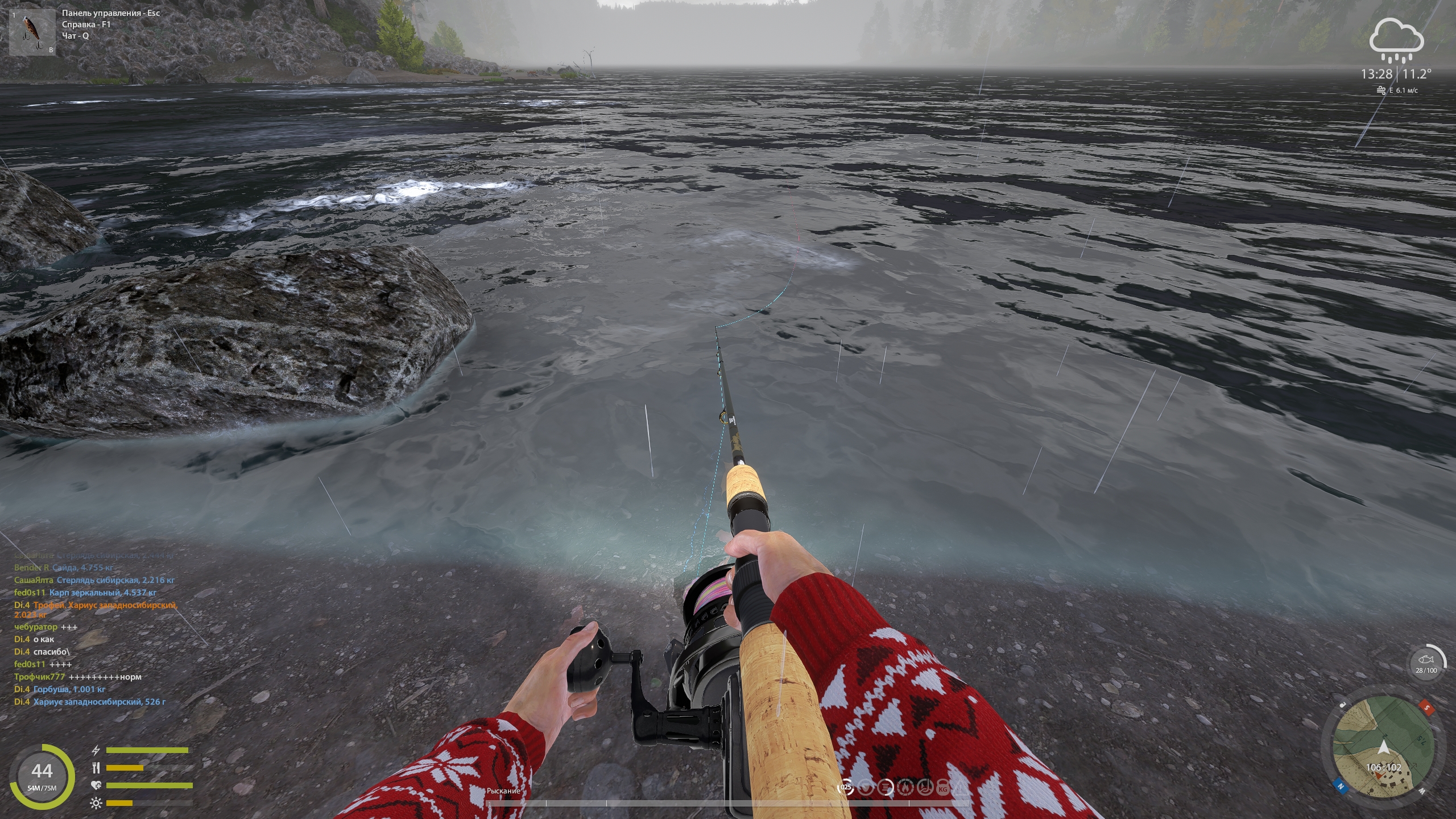Image resolution: width=1456 pixels, height=819 pixels.
Task: Click the KG weight indicator icon
Action: point(943,788)
